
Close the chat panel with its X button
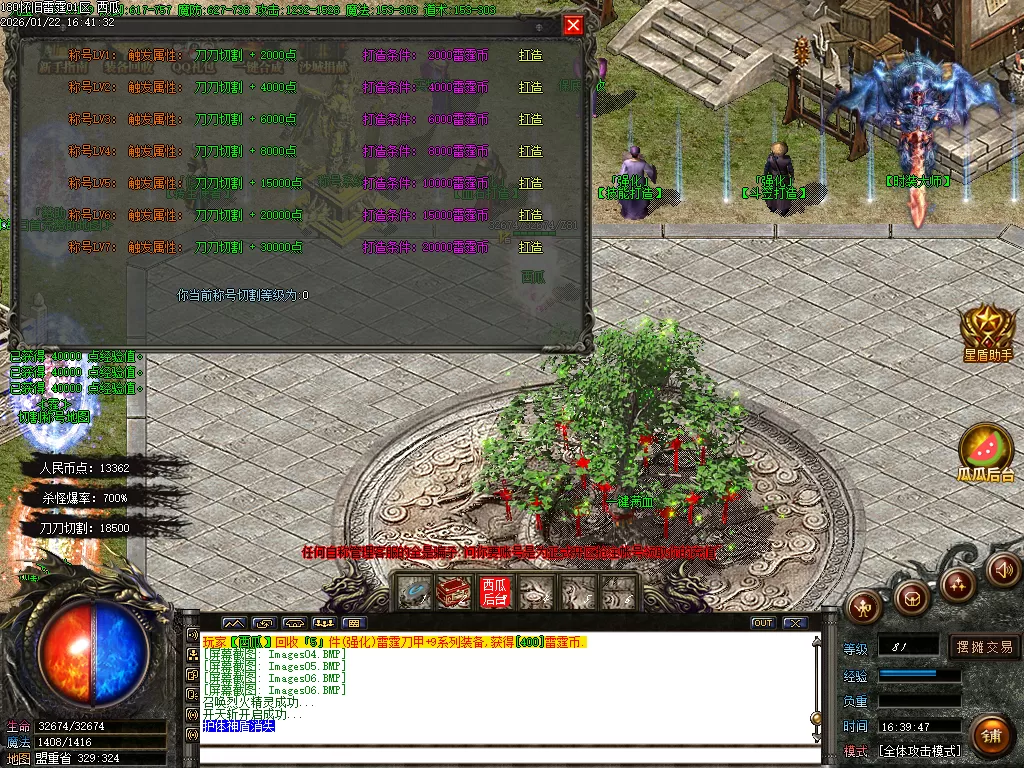(795, 623)
